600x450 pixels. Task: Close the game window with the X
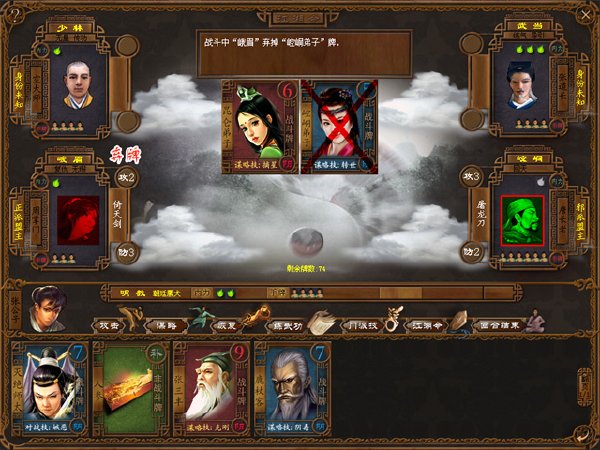585,14
